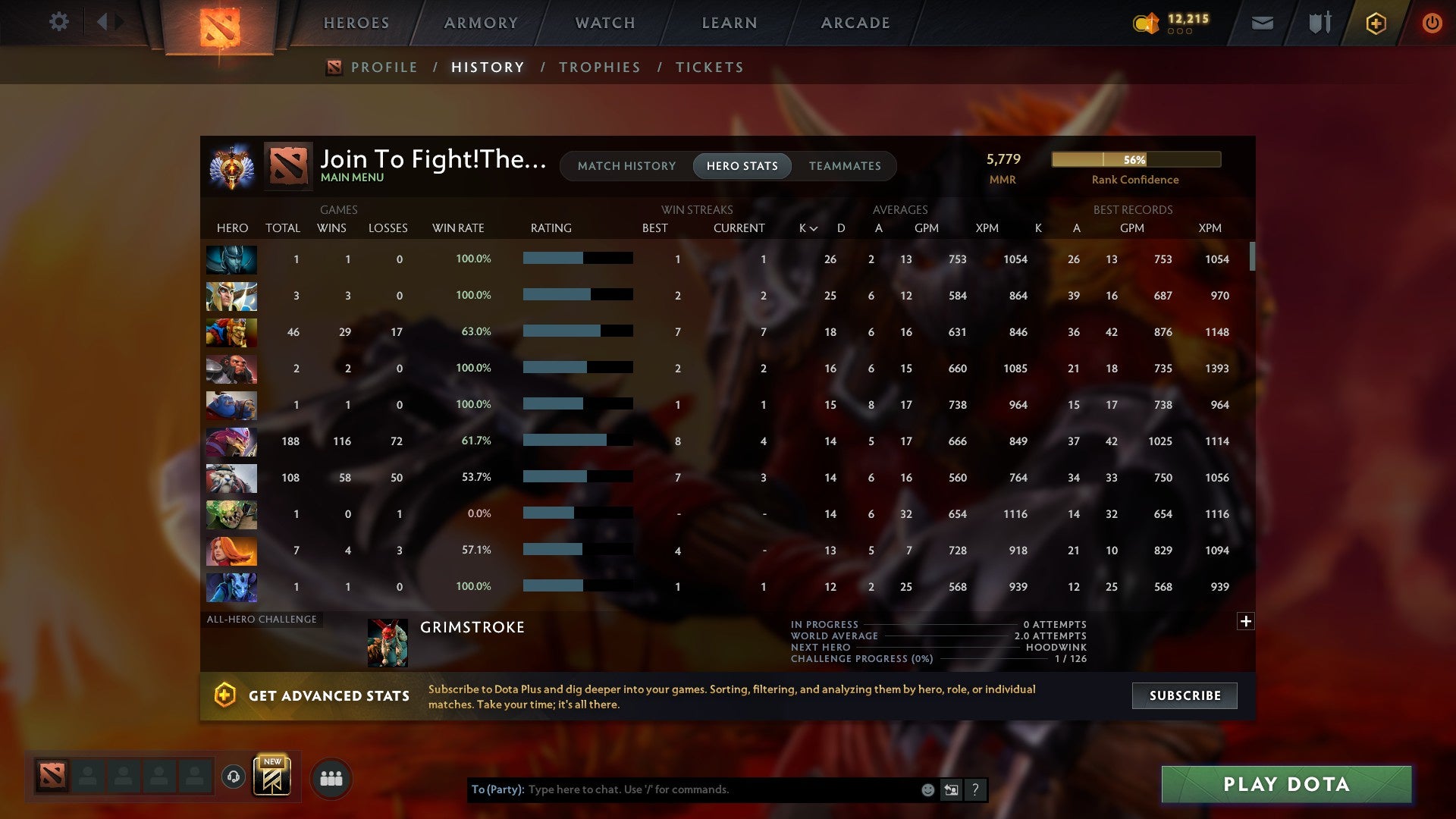Toggle the voice chat headset icon
Image resolution: width=1456 pixels, height=819 pixels.
(x=235, y=777)
